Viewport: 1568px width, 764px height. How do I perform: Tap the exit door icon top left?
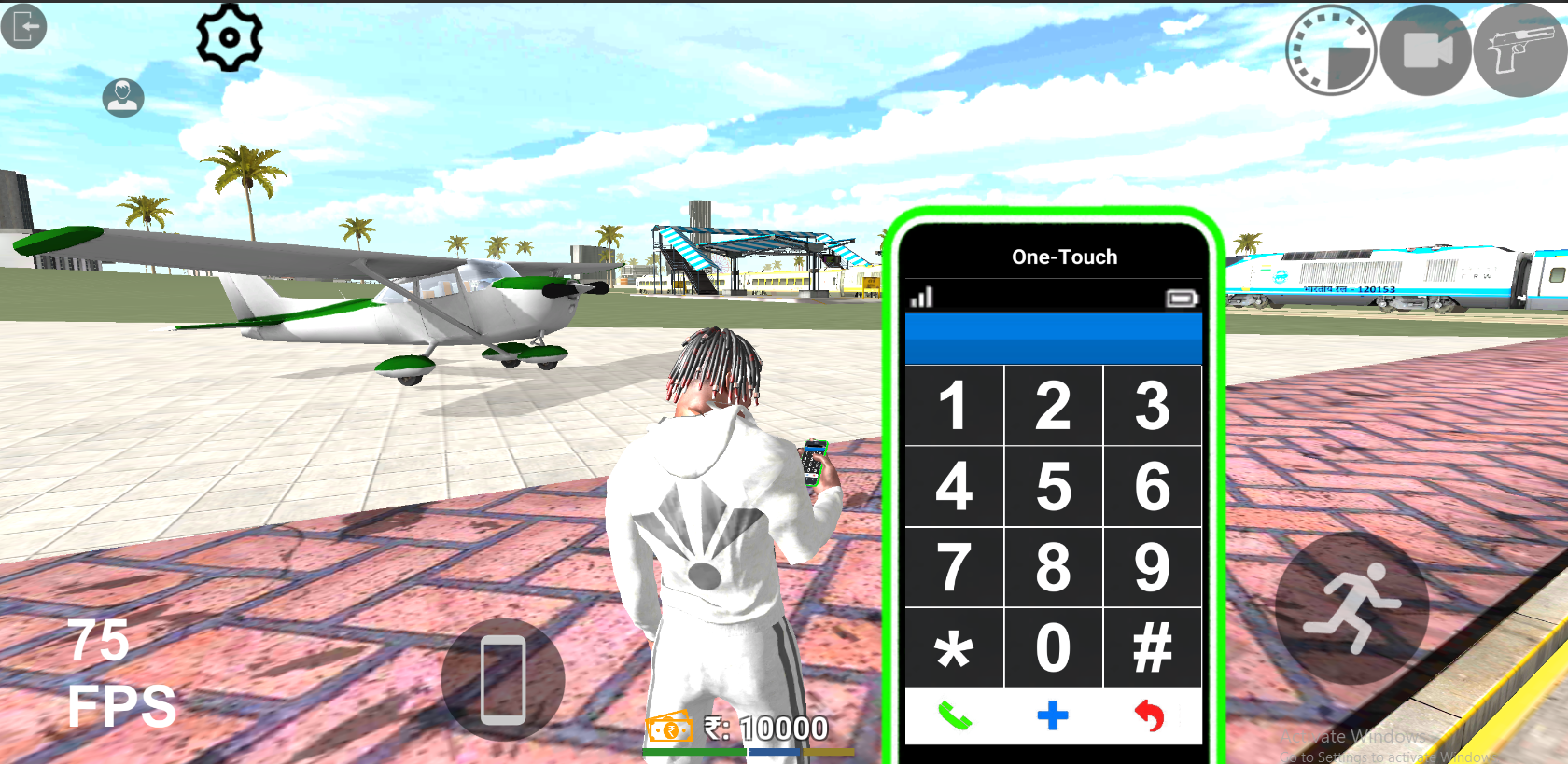(23, 28)
